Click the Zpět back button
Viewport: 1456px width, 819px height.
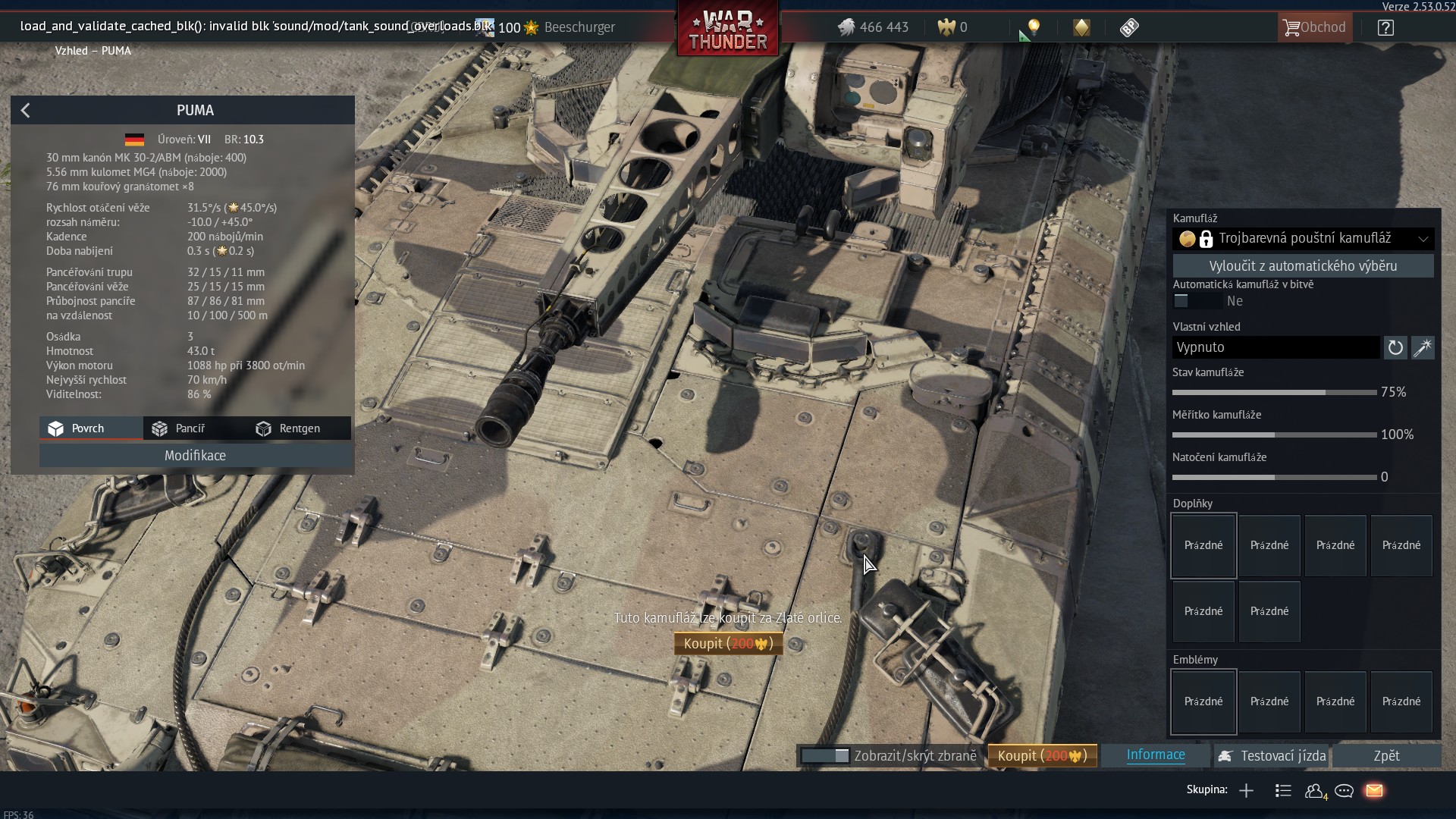1386,756
